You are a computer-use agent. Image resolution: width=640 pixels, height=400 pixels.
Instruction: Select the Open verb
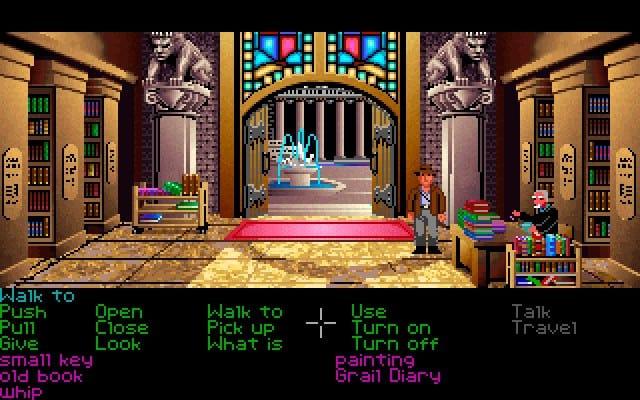point(118,312)
